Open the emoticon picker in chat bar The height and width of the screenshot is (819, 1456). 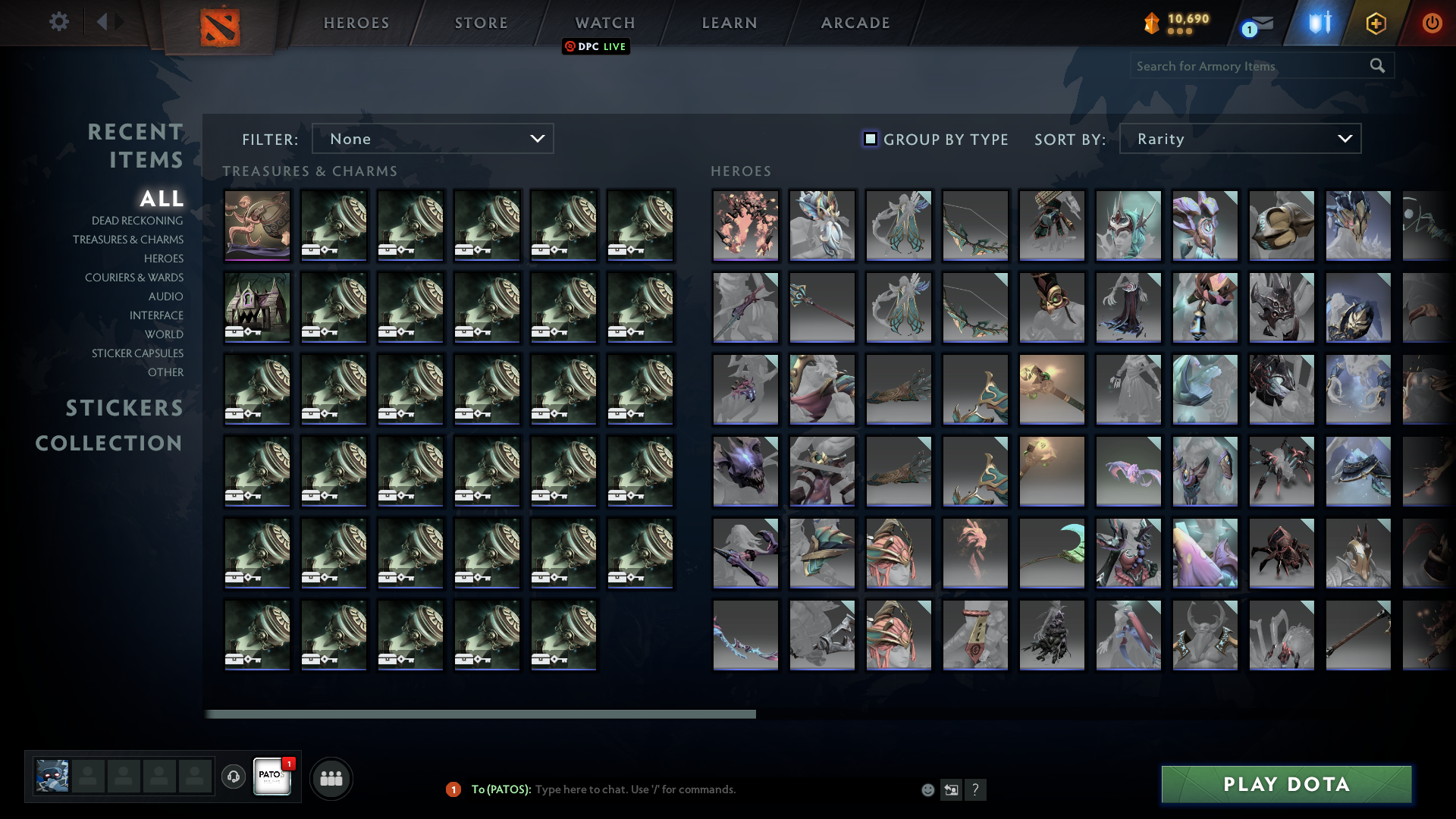pyautogui.click(x=927, y=789)
